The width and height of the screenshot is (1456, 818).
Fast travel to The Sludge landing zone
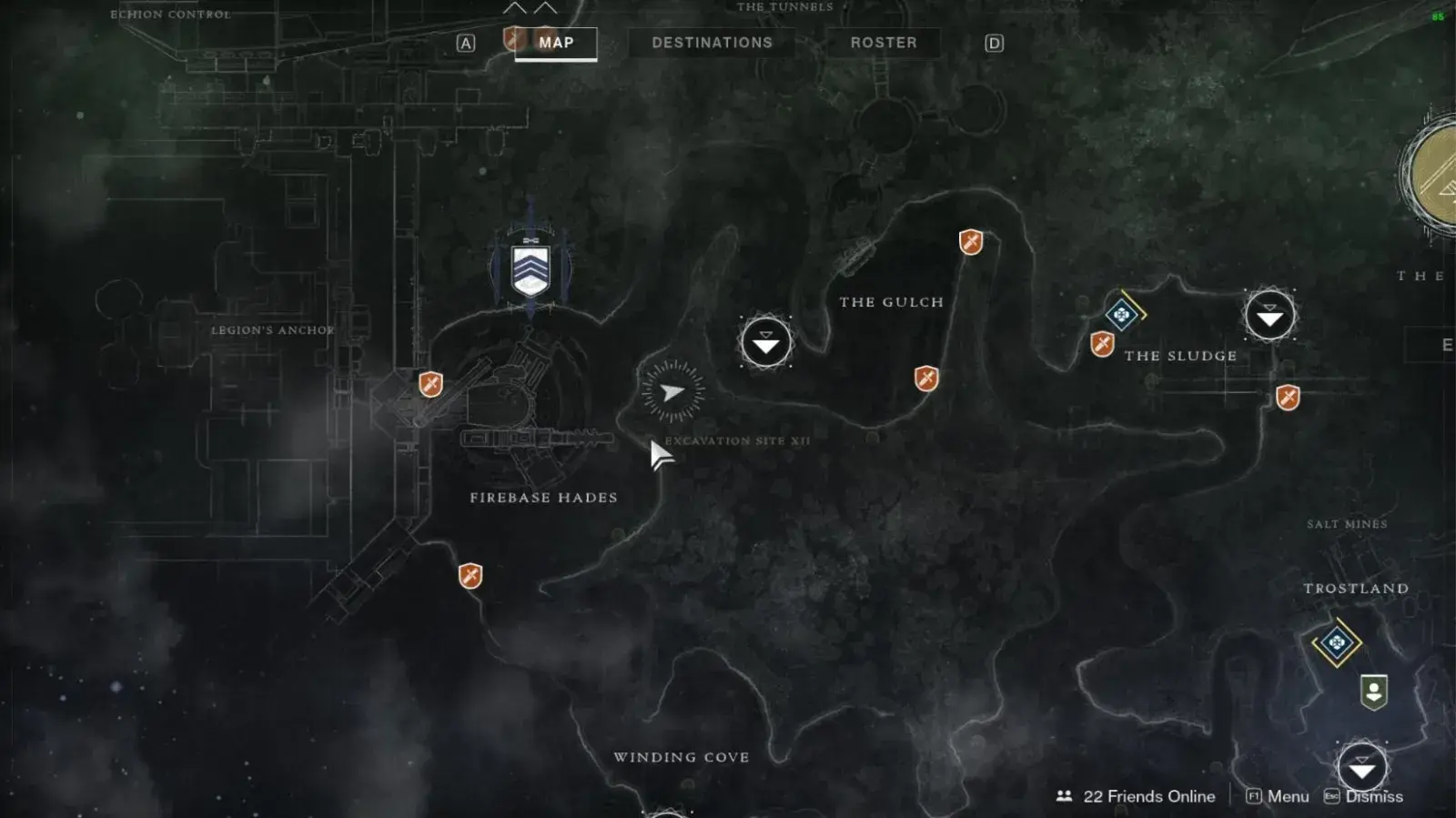pos(1269,317)
